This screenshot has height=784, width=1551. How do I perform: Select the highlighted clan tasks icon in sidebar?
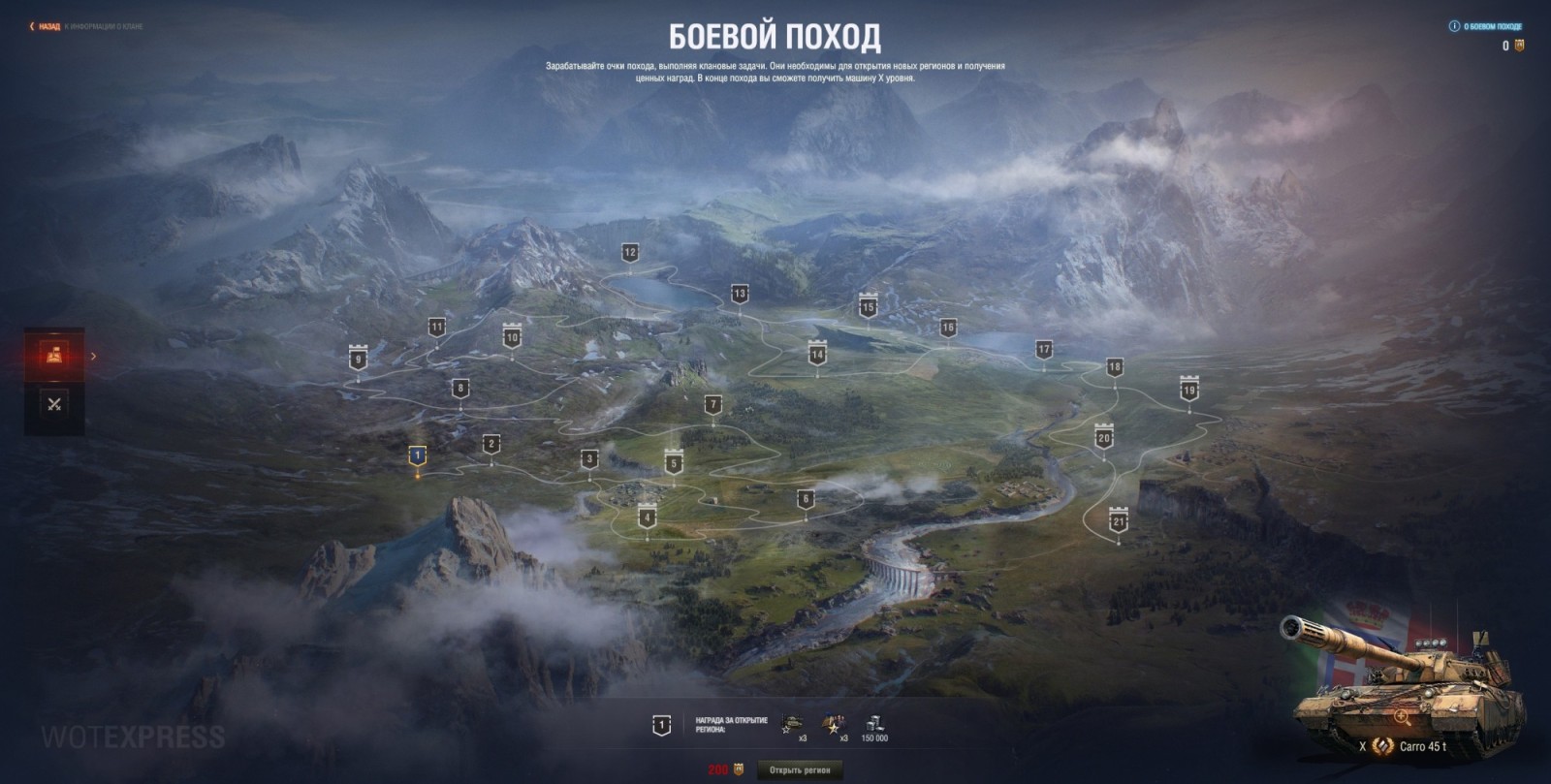(55, 356)
